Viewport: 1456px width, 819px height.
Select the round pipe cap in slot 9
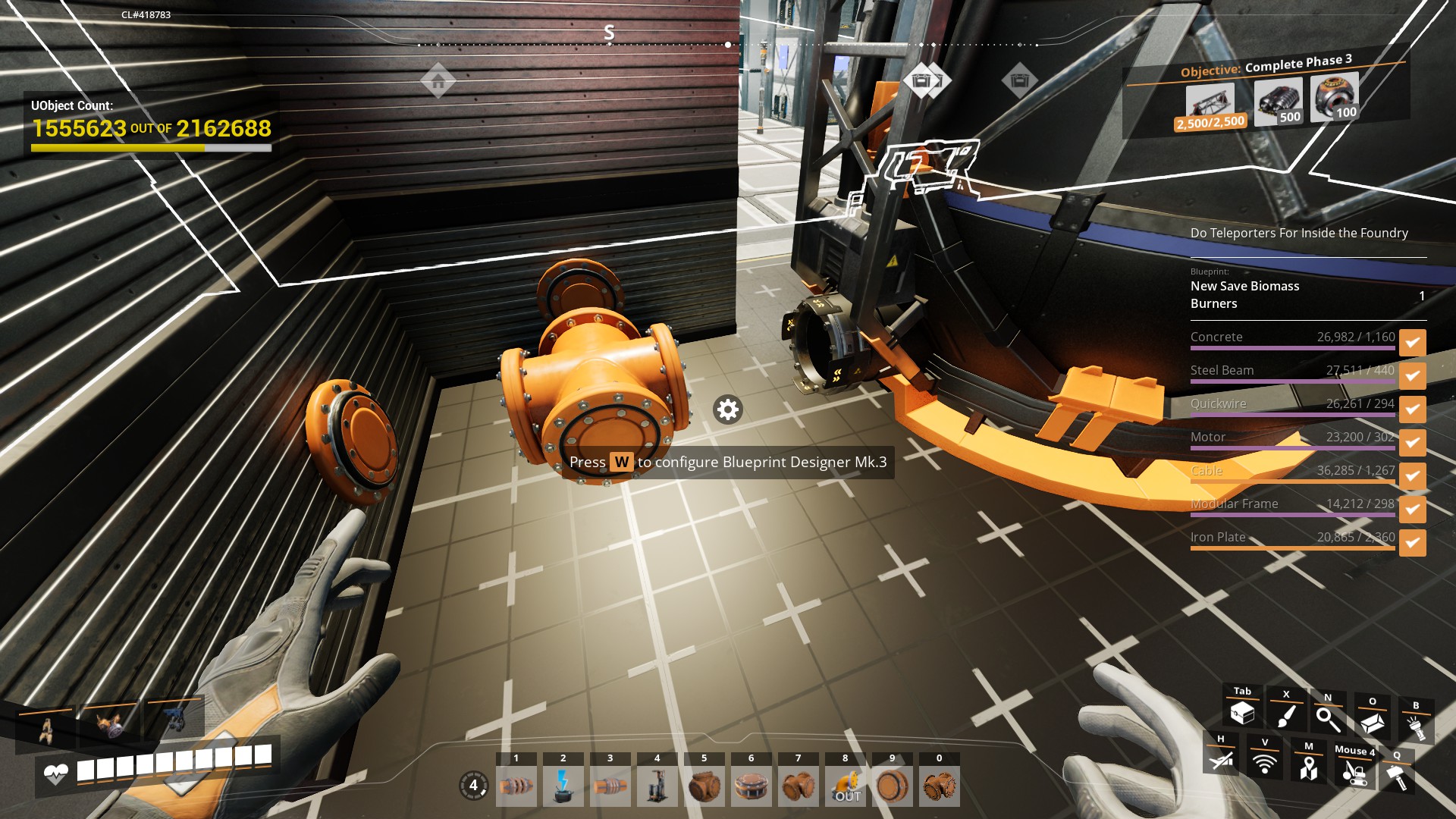pyautogui.click(x=892, y=786)
